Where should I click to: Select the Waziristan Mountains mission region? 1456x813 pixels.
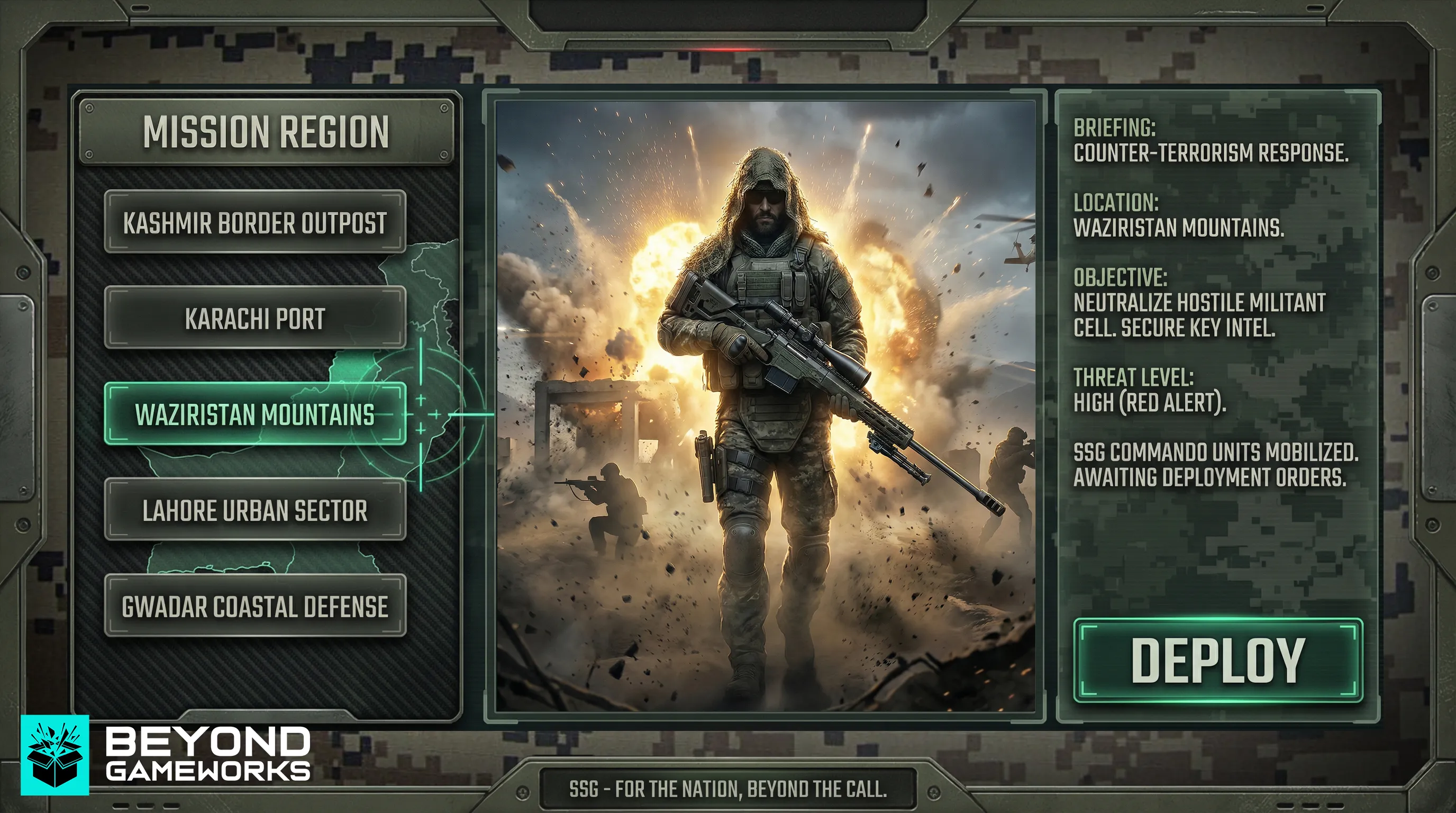[254, 416]
